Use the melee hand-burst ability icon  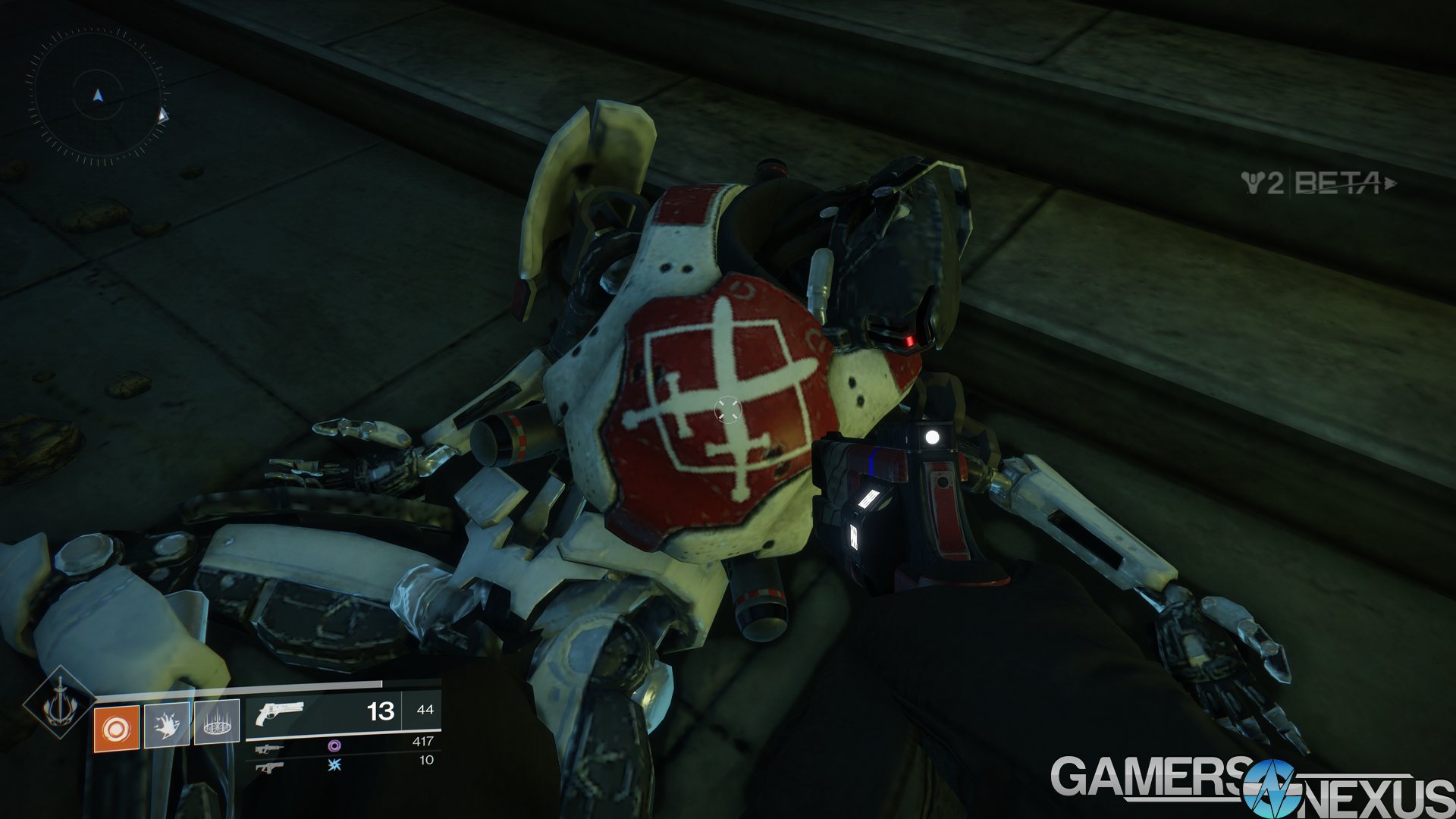click(x=166, y=725)
